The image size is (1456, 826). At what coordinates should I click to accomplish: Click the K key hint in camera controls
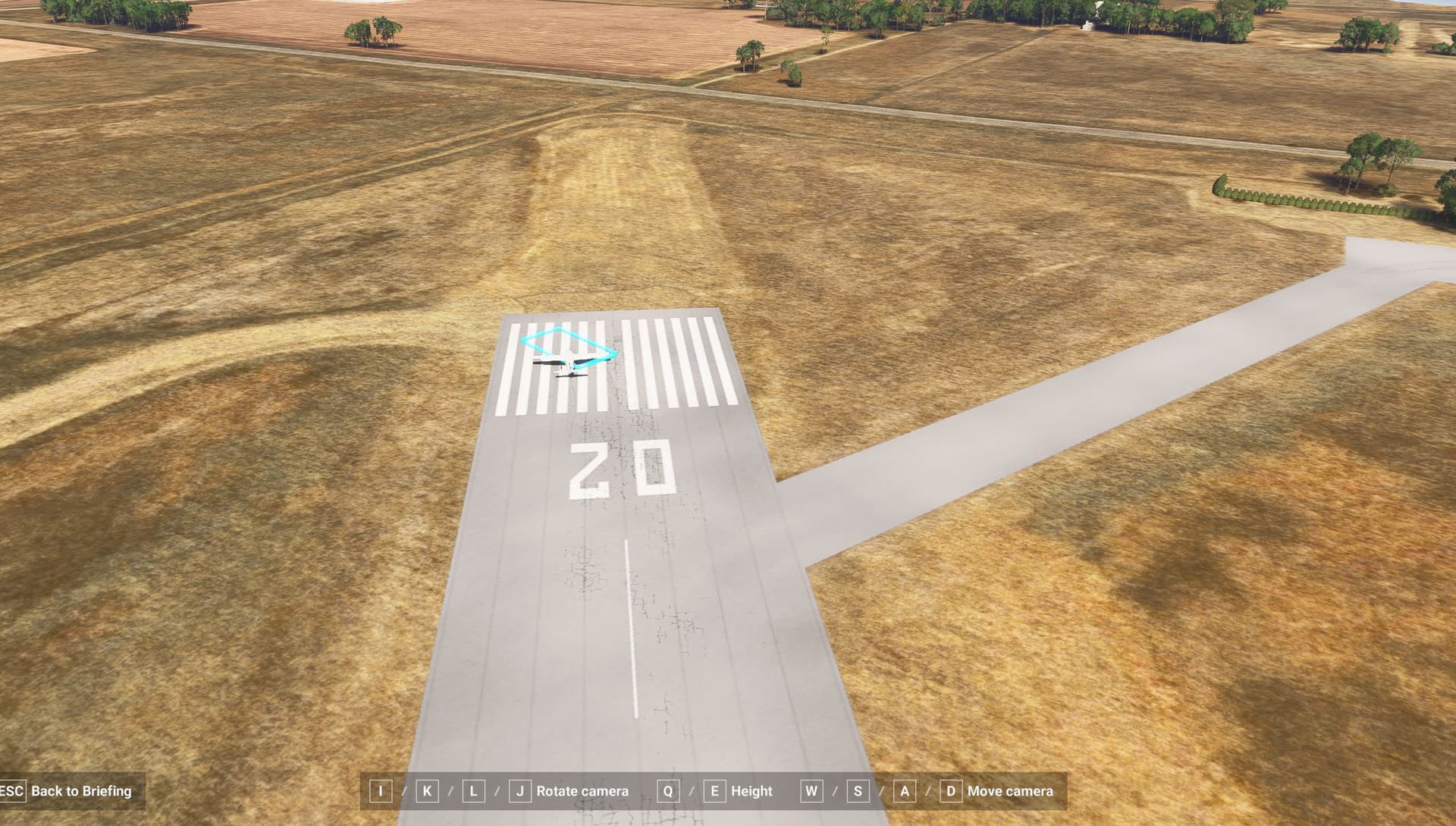pyautogui.click(x=427, y=791)
